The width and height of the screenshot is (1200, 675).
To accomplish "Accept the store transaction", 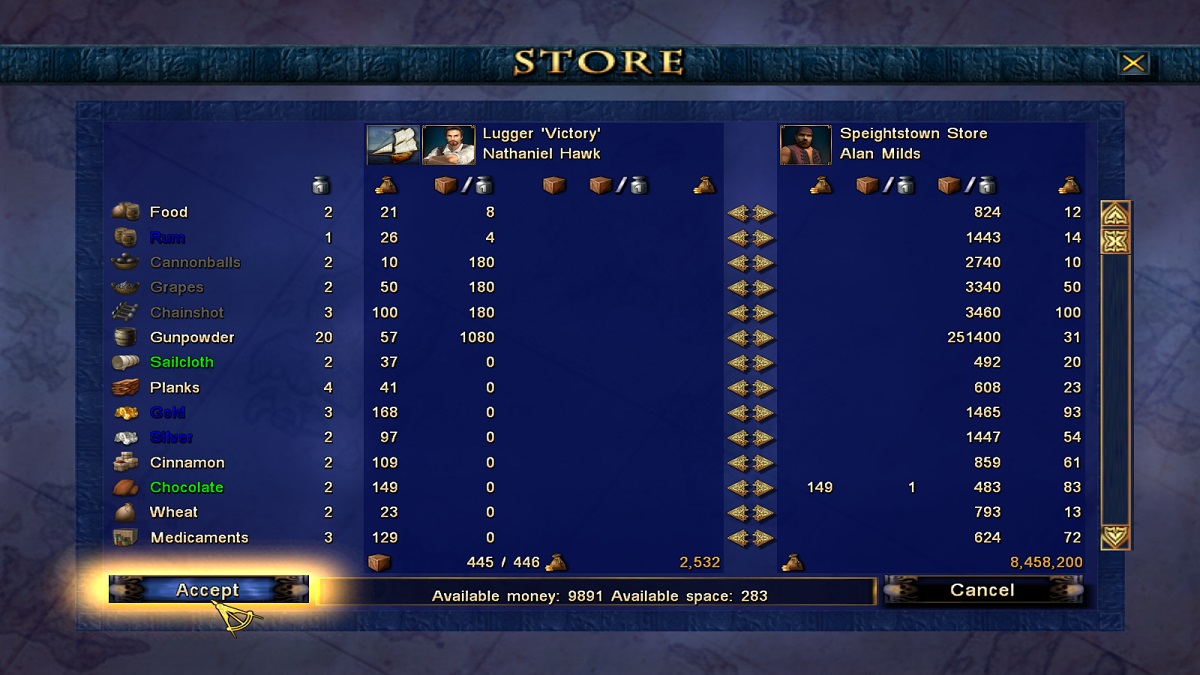I will coord(208,590).
